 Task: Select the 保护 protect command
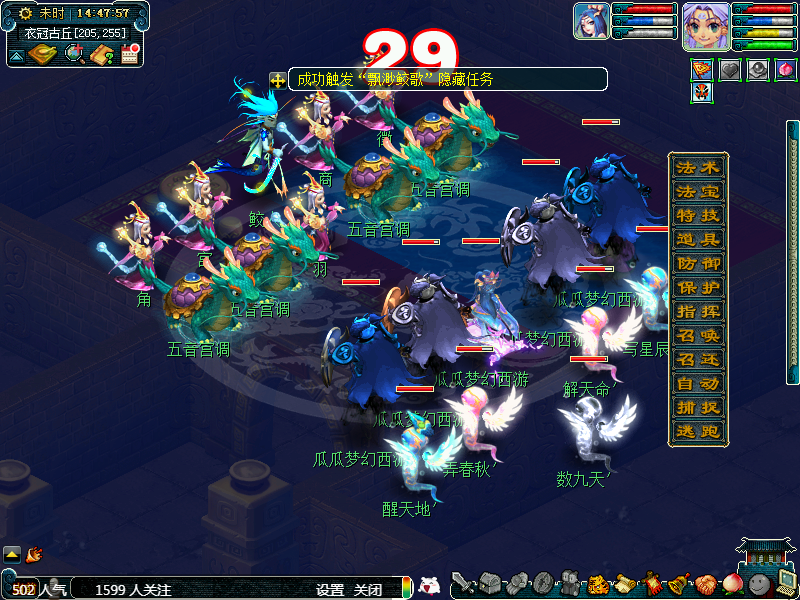(698, 287)
